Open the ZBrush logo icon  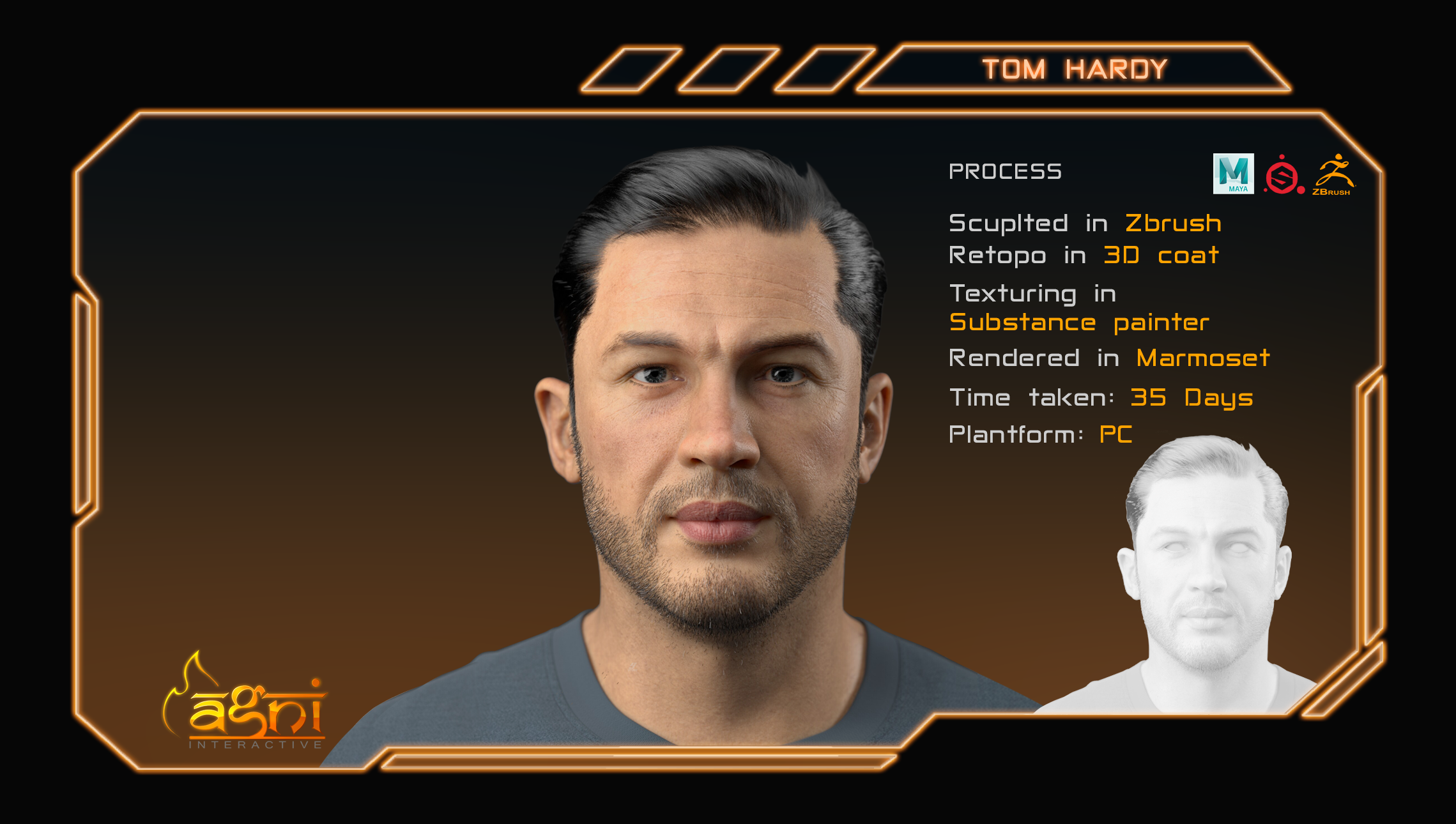point(1333,174)
